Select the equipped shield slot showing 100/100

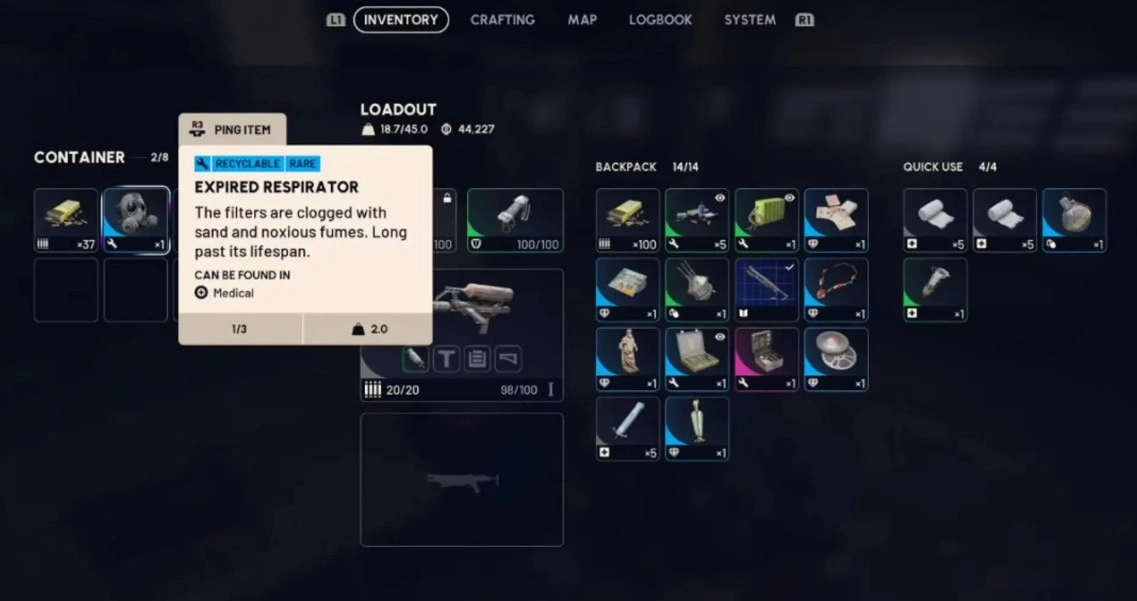point(515,220)
